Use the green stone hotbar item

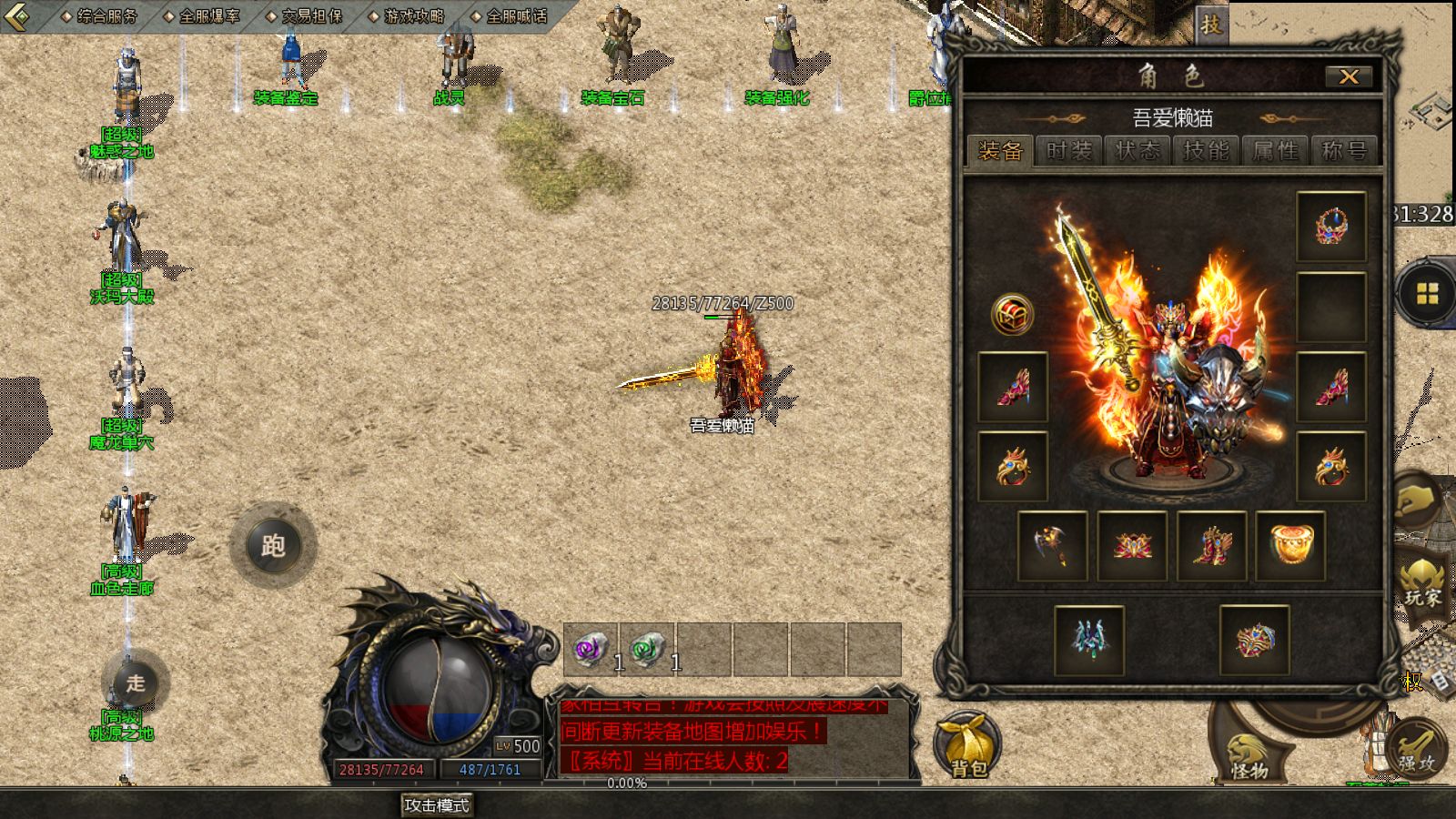tap(647, 650)
